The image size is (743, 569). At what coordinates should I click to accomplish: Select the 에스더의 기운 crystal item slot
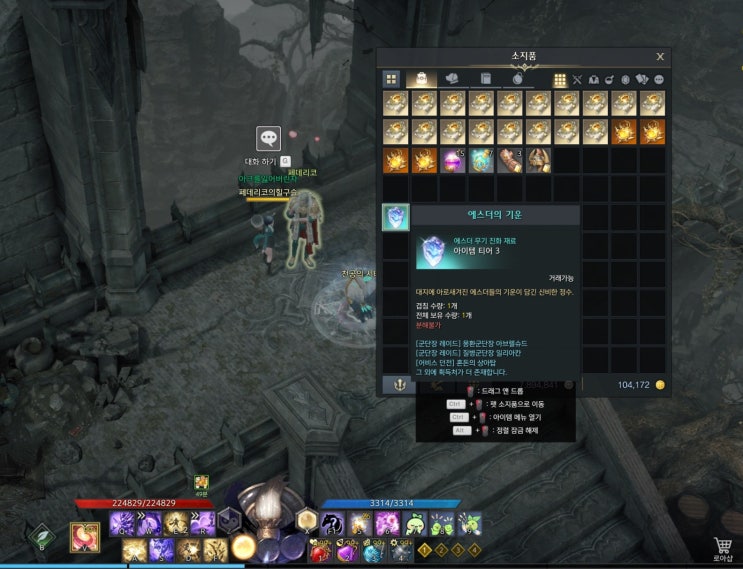coord(396,217)
